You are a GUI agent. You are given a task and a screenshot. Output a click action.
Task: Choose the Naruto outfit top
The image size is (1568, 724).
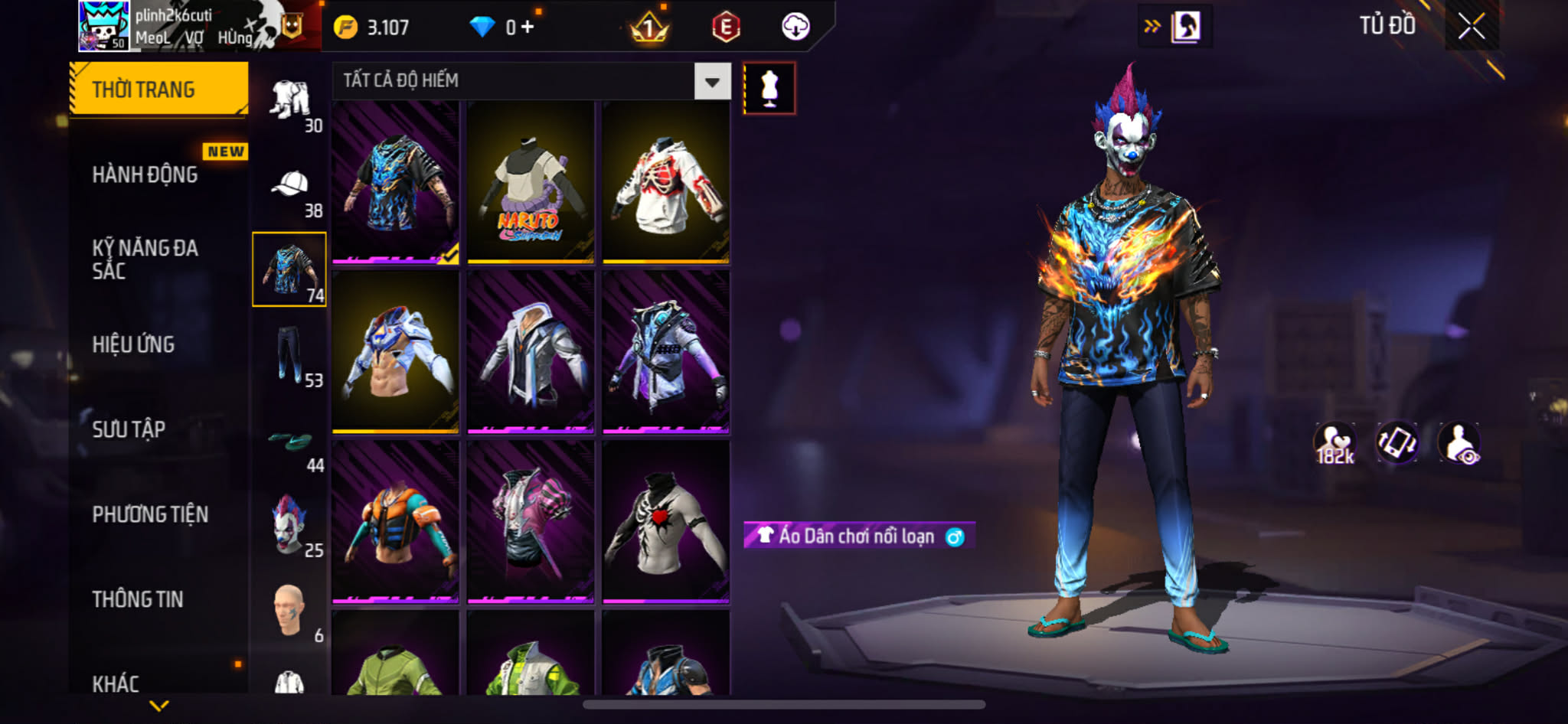pyautogui.click(x=531, y=182)
